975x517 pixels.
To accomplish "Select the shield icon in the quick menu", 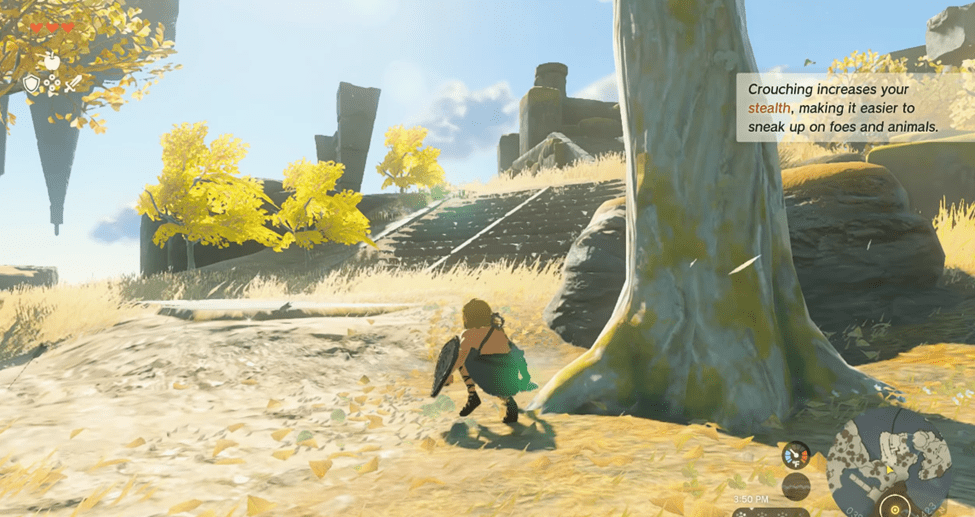I will pos(32,85).
